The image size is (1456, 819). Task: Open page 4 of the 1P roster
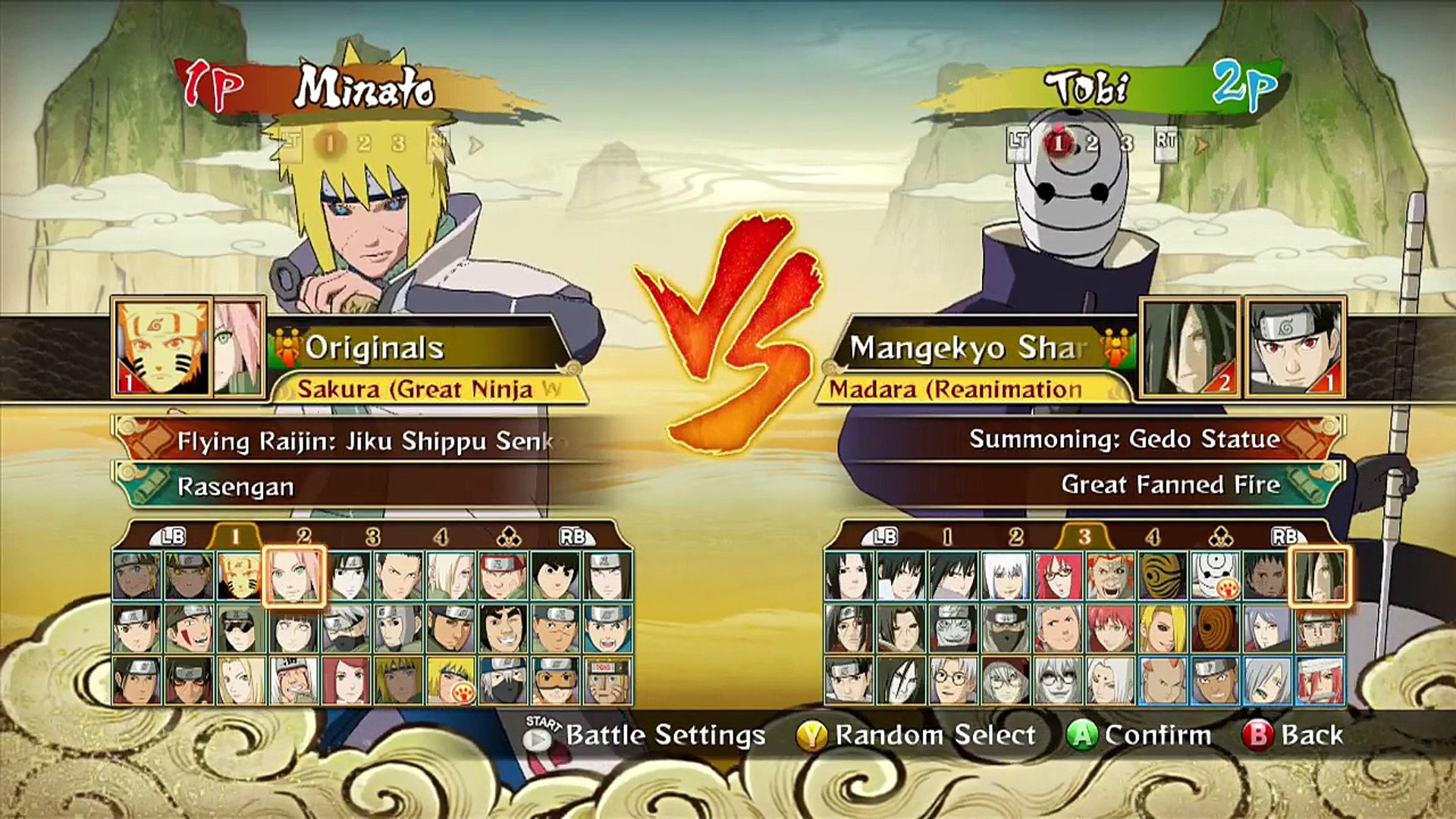click(x=441, y=537)
